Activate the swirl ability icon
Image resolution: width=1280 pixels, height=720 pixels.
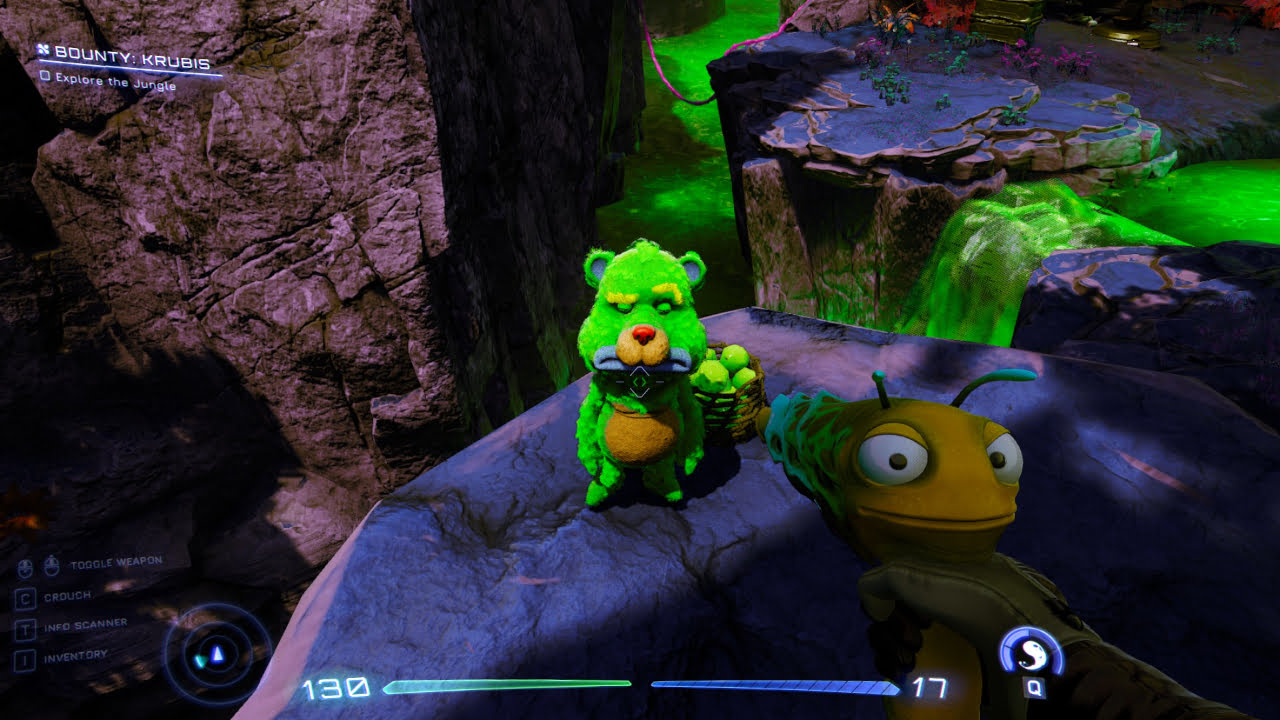tap(1031, 654)
